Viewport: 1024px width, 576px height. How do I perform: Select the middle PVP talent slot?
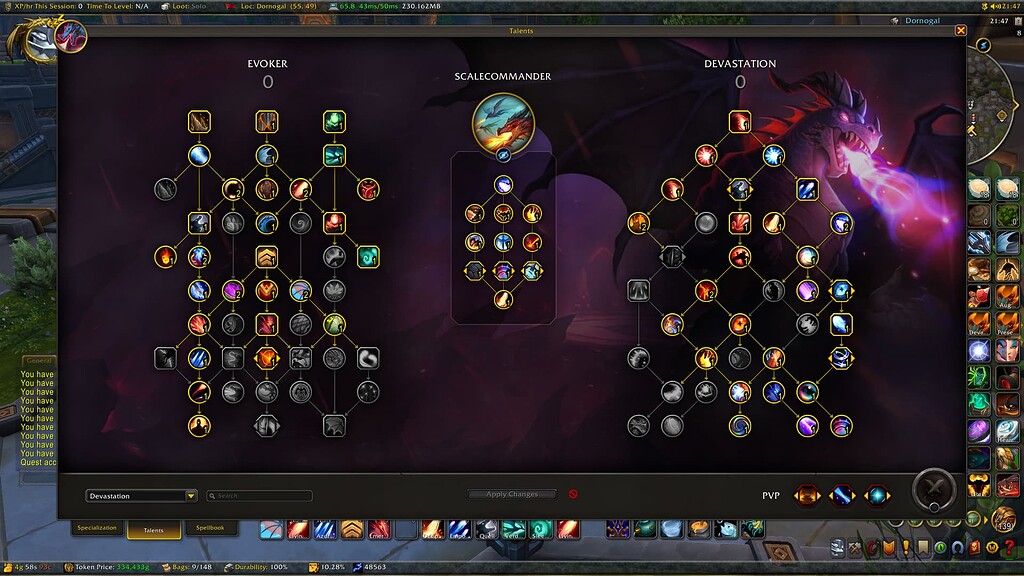842,495
